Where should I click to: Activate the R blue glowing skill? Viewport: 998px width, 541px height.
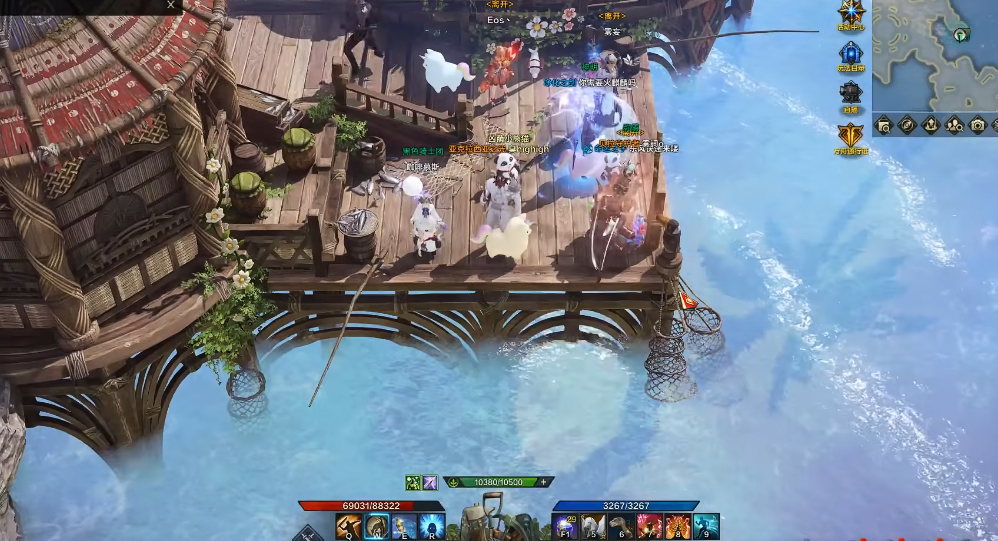click(431, 526)
